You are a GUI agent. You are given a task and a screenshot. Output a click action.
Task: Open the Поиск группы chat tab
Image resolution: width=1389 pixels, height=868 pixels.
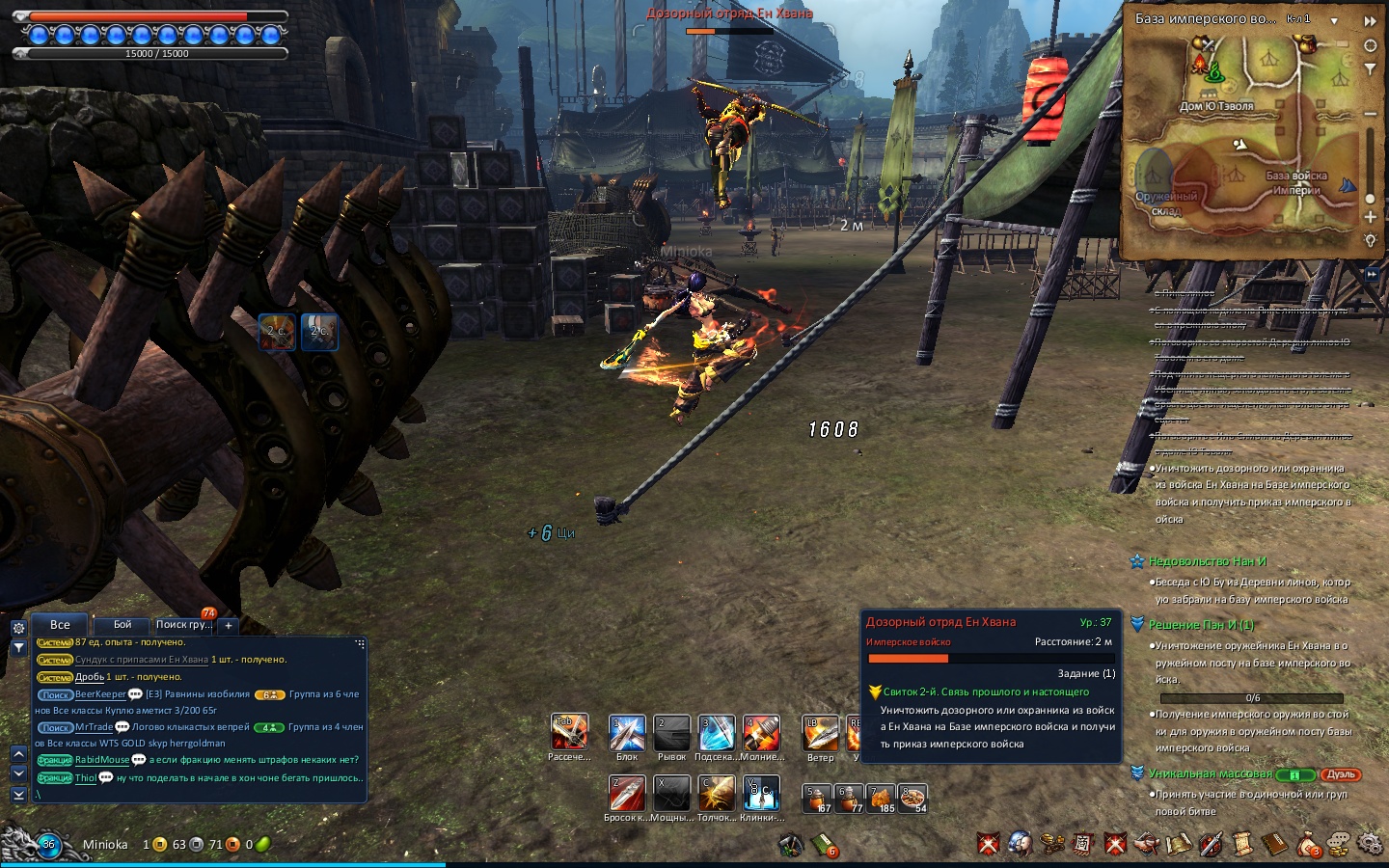point(183,625)
